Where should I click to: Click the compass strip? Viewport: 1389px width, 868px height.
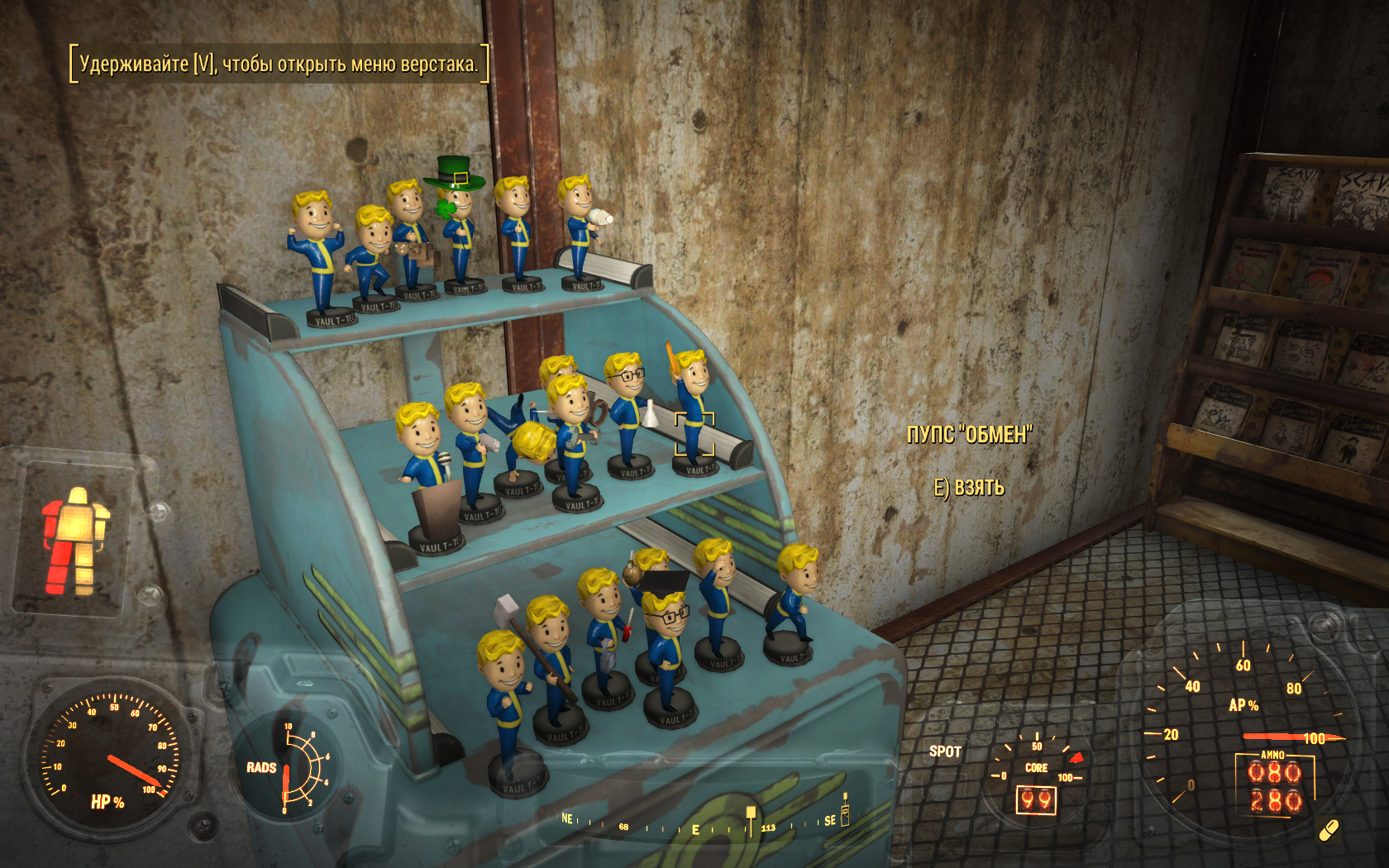point(703,823)
